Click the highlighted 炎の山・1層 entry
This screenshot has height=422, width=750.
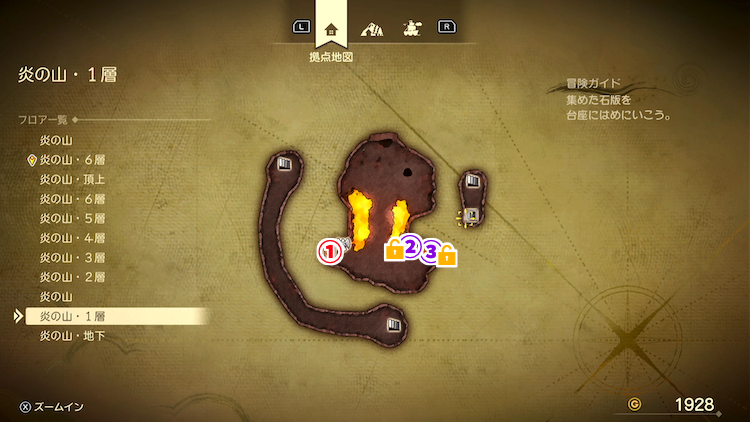(72, 316)
